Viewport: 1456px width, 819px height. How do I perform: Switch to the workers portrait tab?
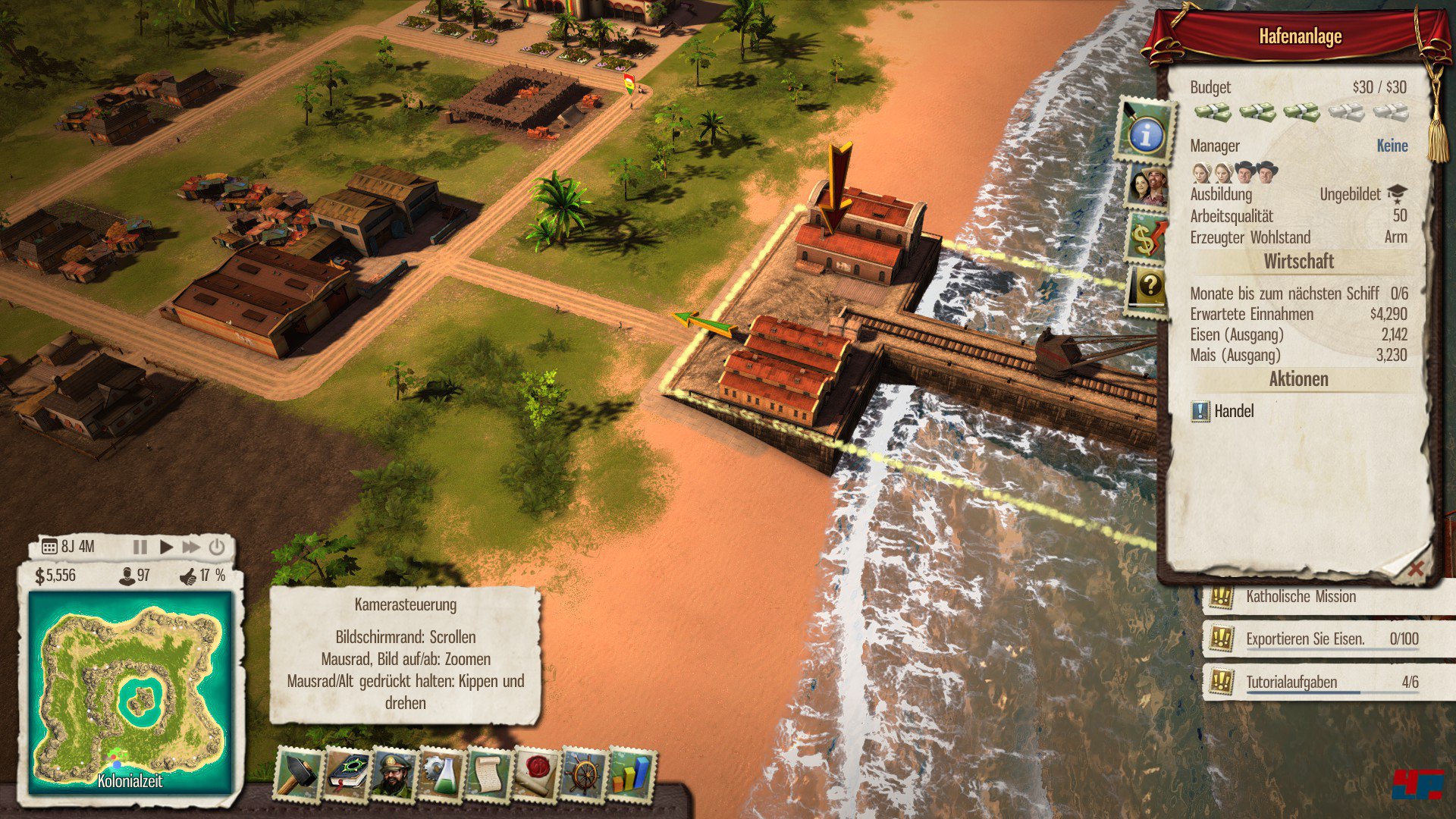1147,185
